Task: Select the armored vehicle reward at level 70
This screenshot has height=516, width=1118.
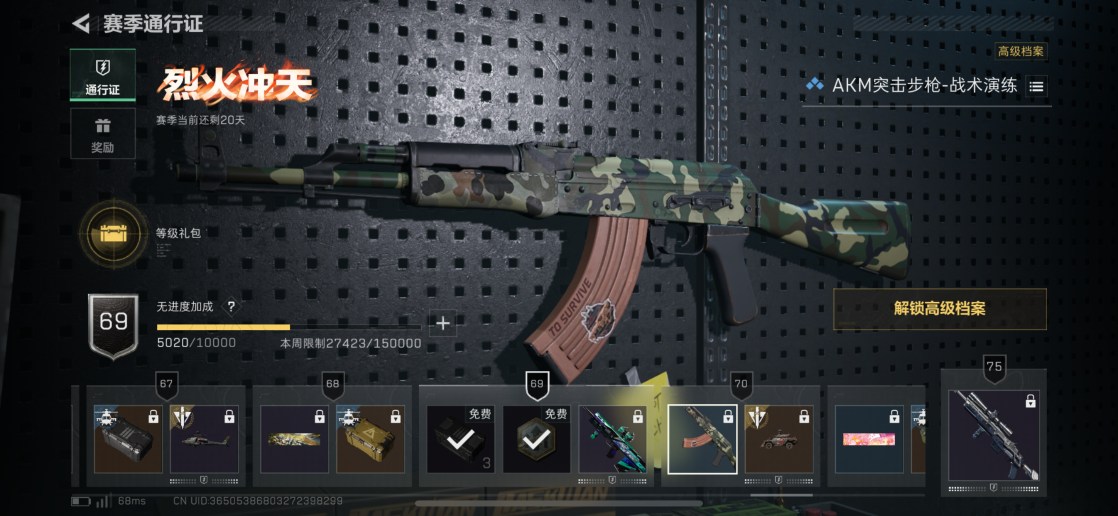Action: 778,438
